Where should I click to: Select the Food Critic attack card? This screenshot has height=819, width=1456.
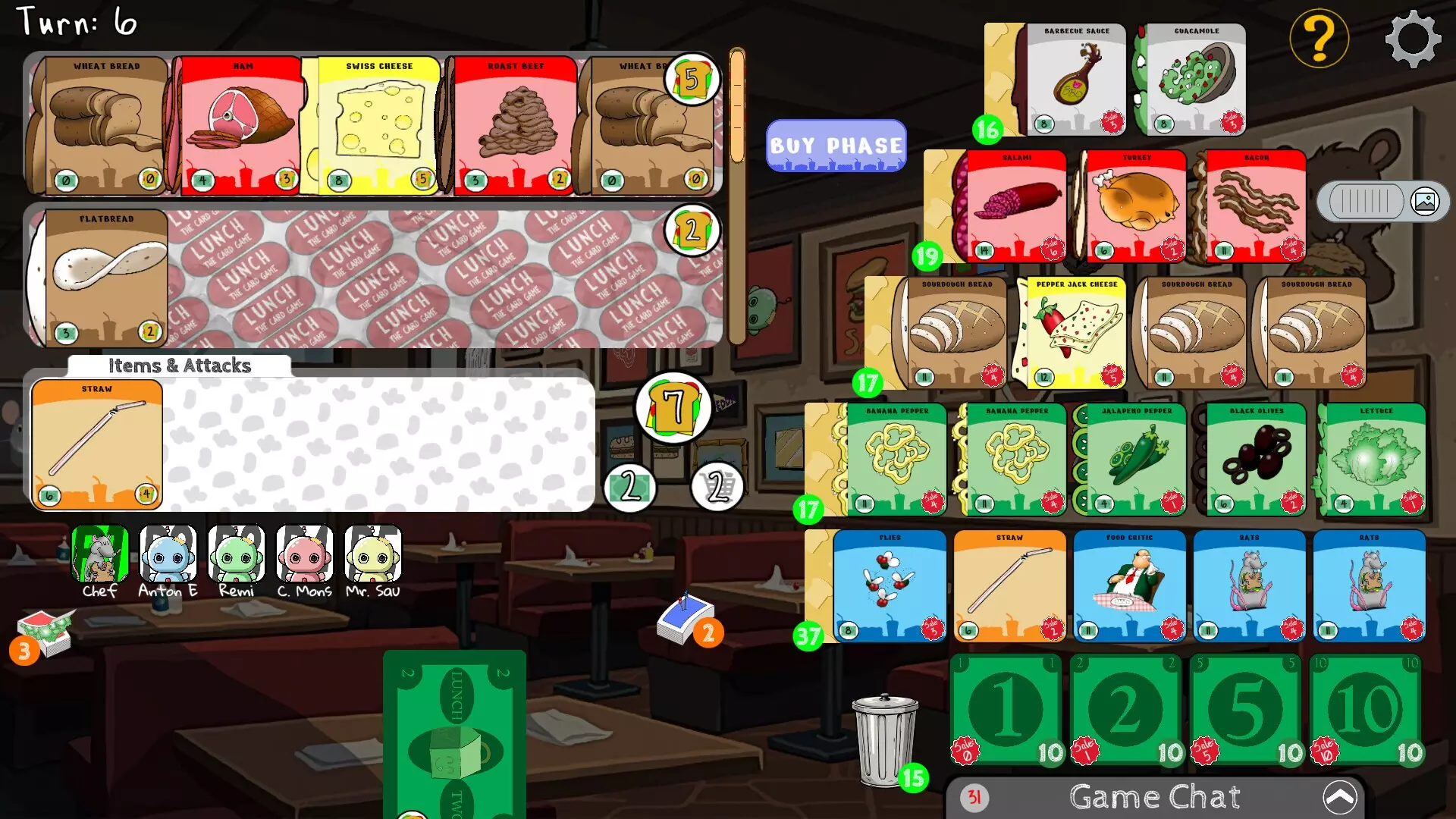[x=1129, y=584]
